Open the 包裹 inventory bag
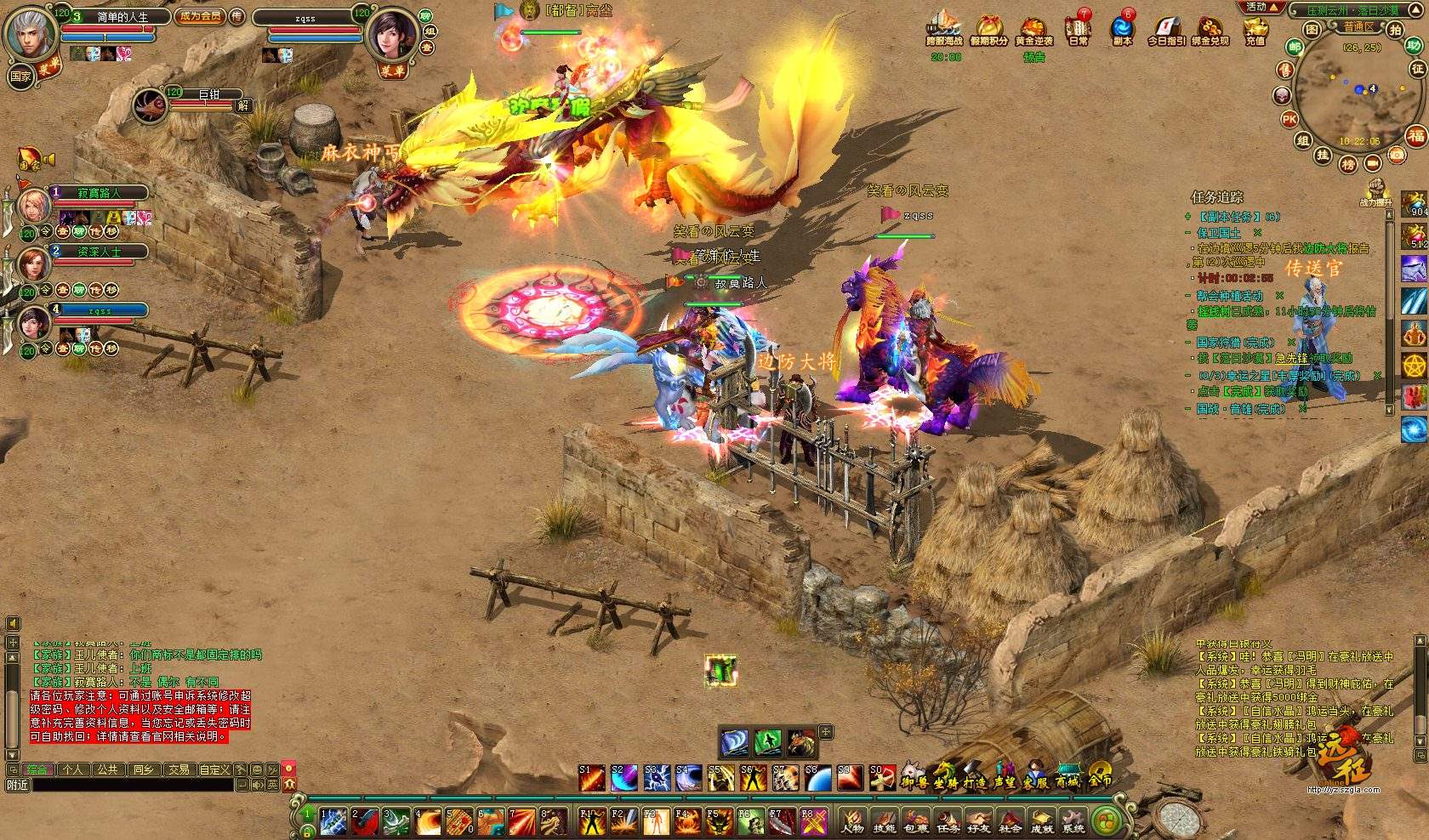 (x=916, y=822)
